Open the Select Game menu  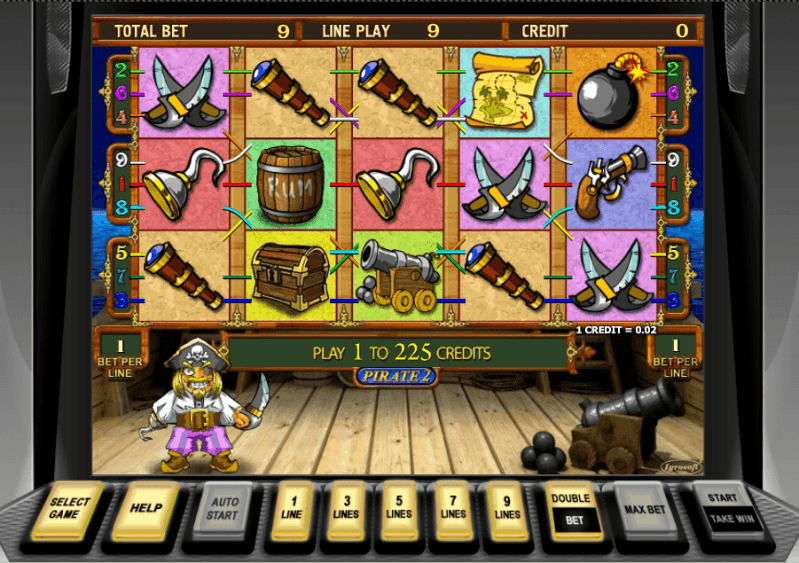(x=70, y=508)
